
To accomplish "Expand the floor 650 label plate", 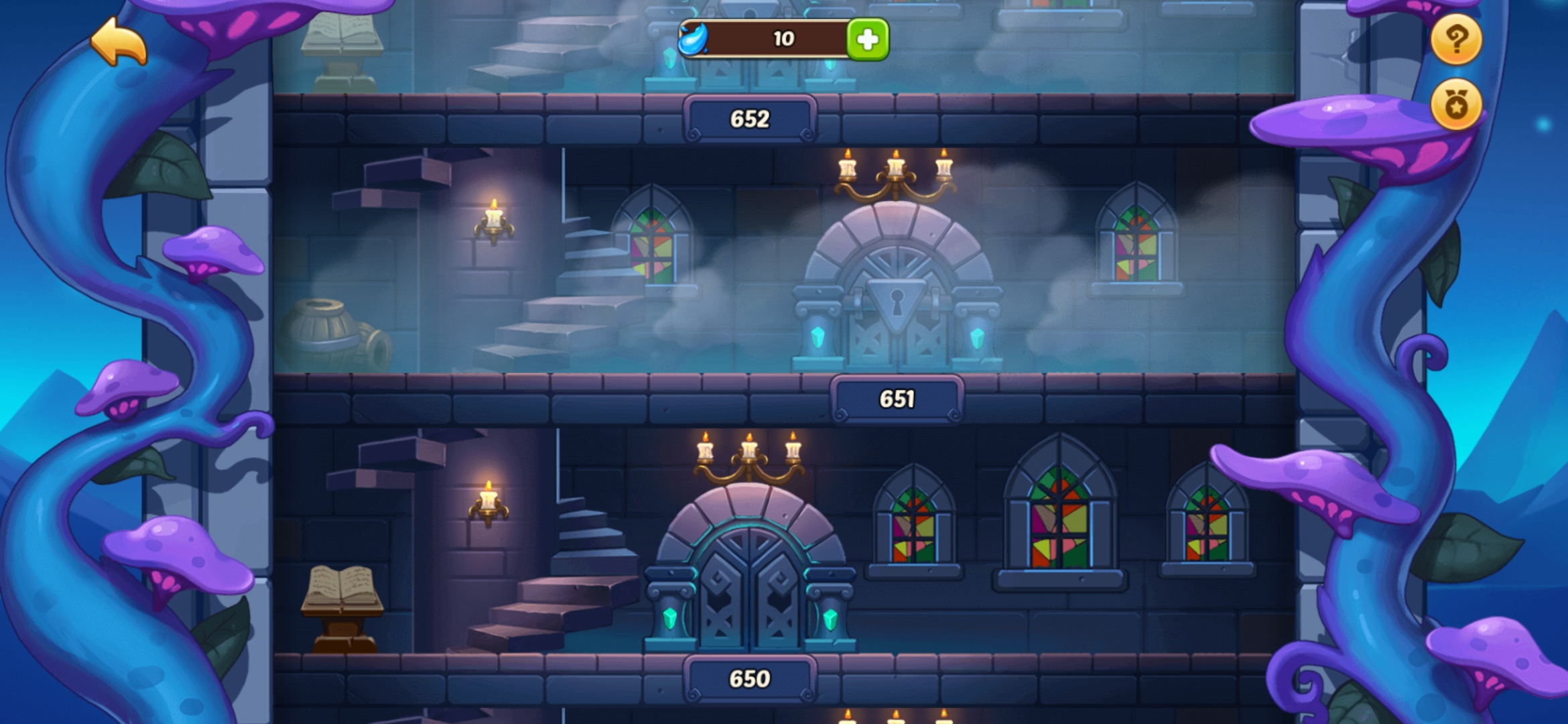I will tap(752, 678).
